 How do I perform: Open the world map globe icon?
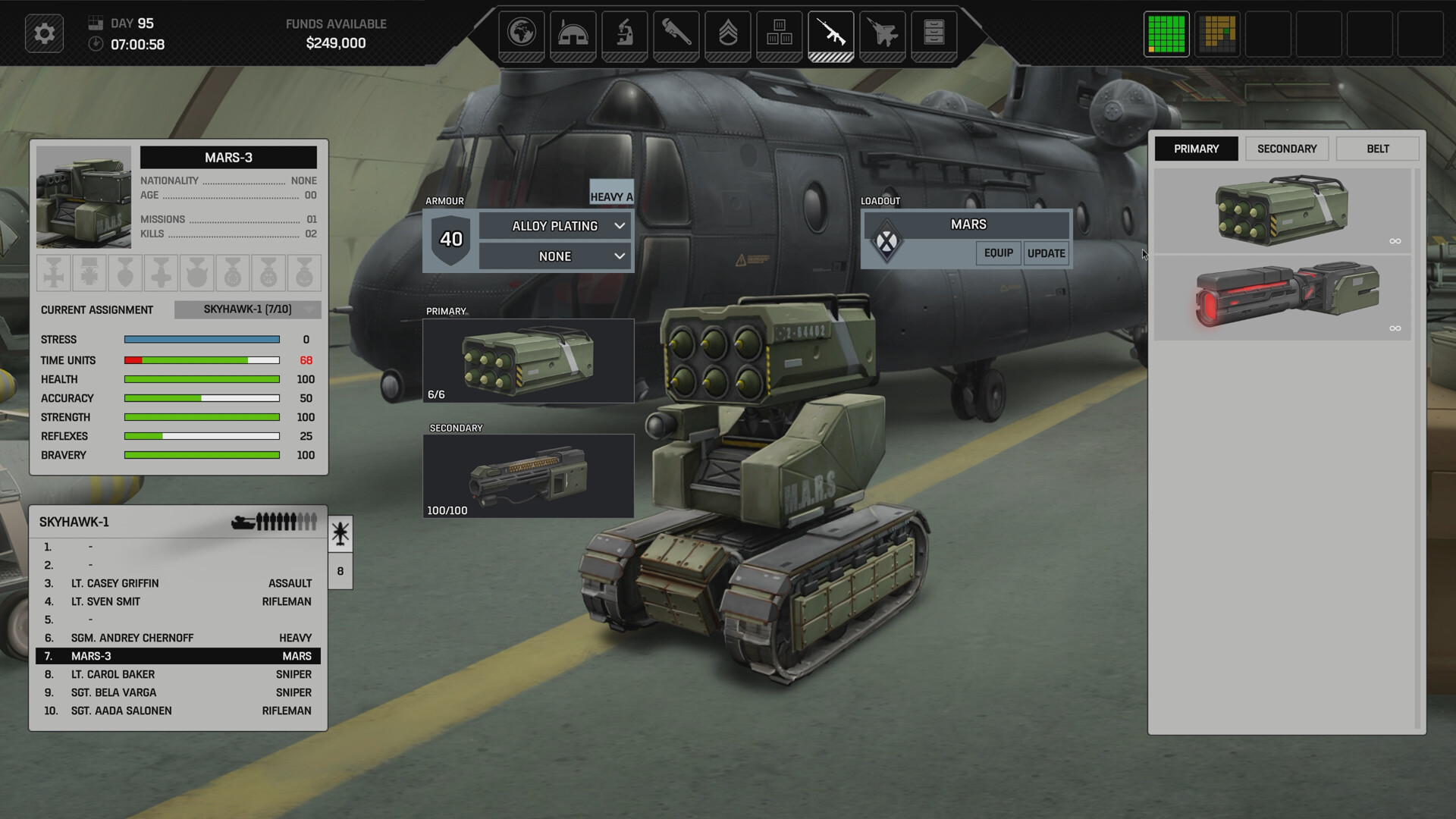pos(522,32)
